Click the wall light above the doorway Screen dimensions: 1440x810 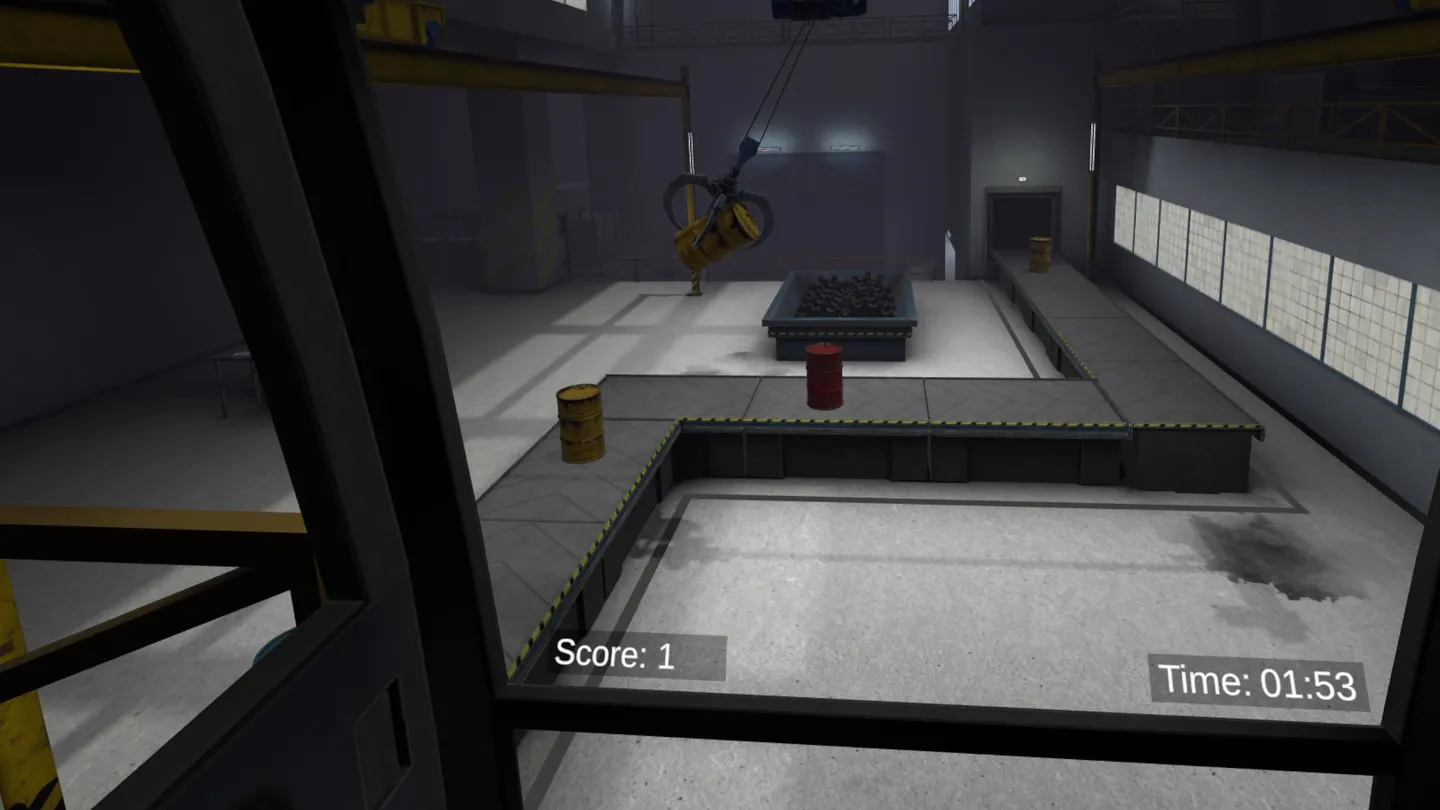(x=1021, y=177)
